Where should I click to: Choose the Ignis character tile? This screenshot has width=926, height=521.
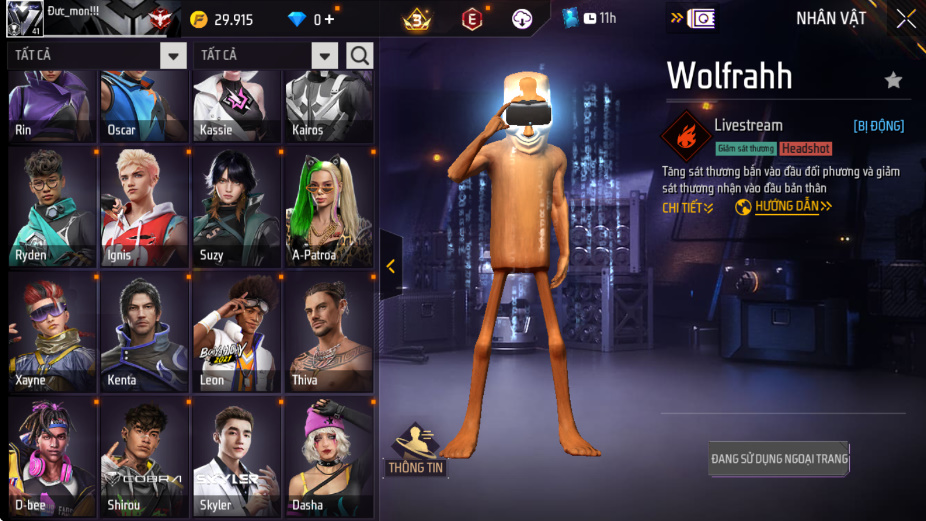pos(145,206)
